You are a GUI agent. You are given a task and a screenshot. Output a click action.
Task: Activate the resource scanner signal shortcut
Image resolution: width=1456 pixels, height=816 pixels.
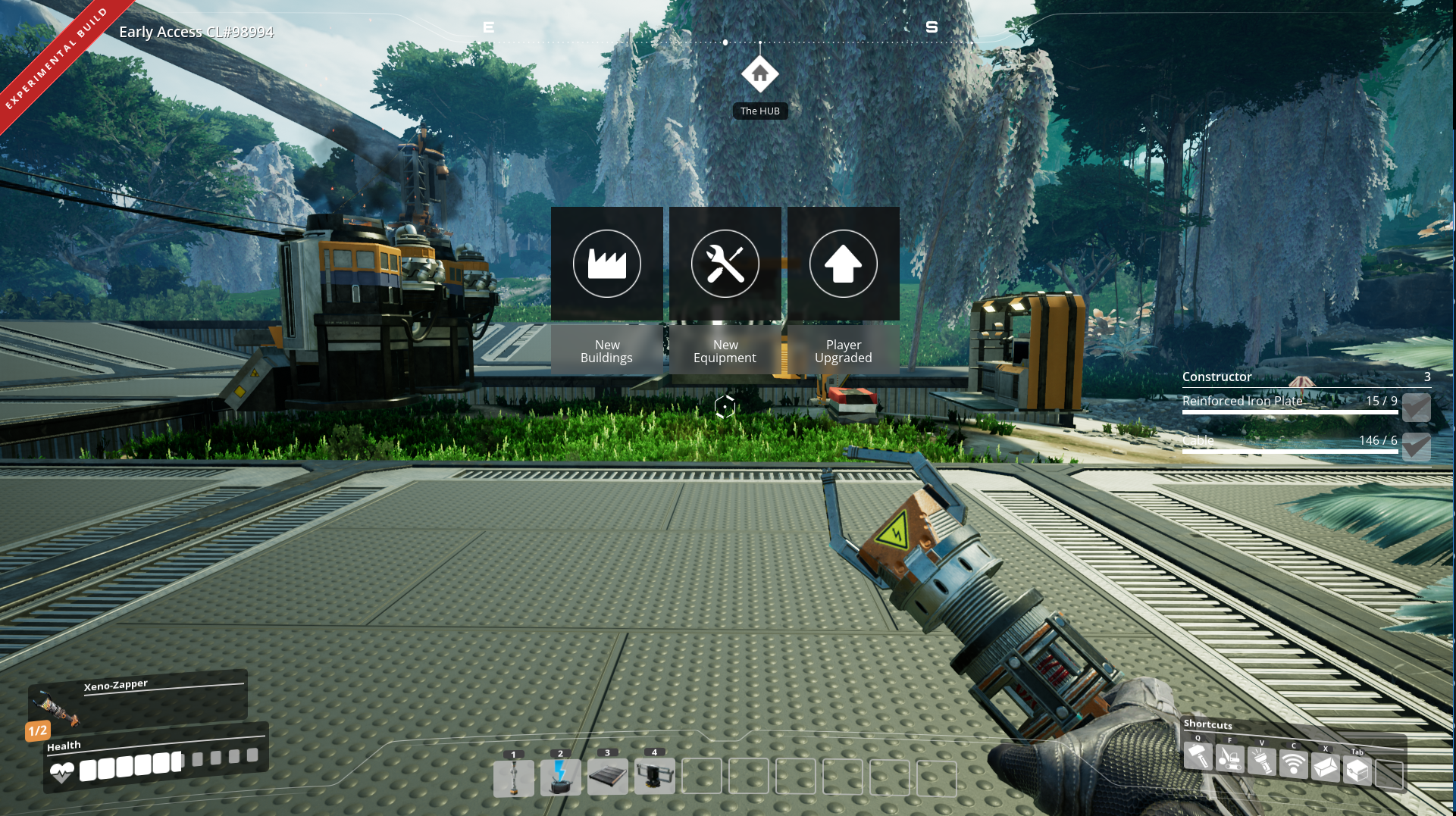click(x=1293, y=764)
